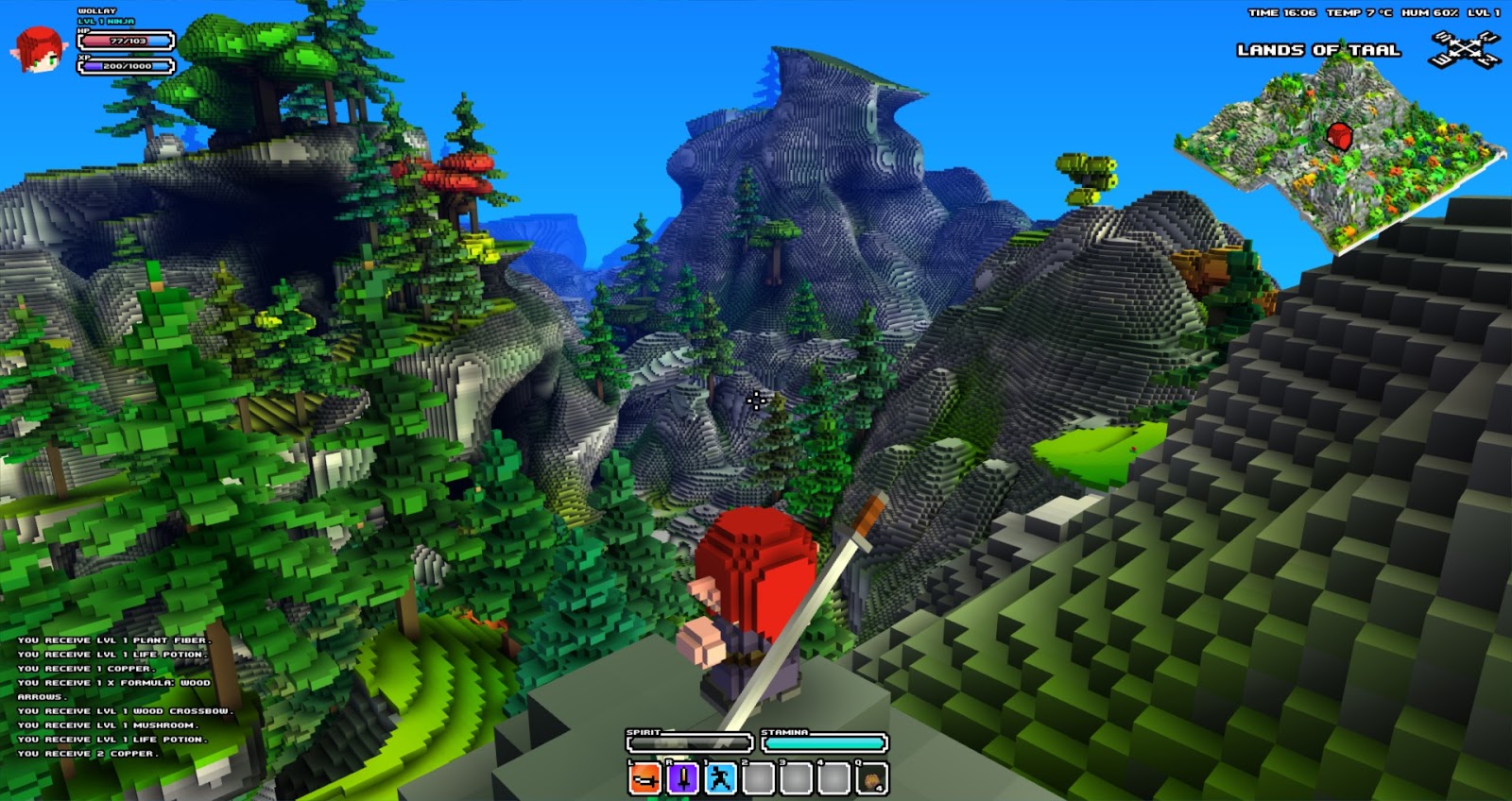Screen dimensions: 1512x801
Task: Click Wollay's red-haired character portrait
Action: [x=38, y=50]
